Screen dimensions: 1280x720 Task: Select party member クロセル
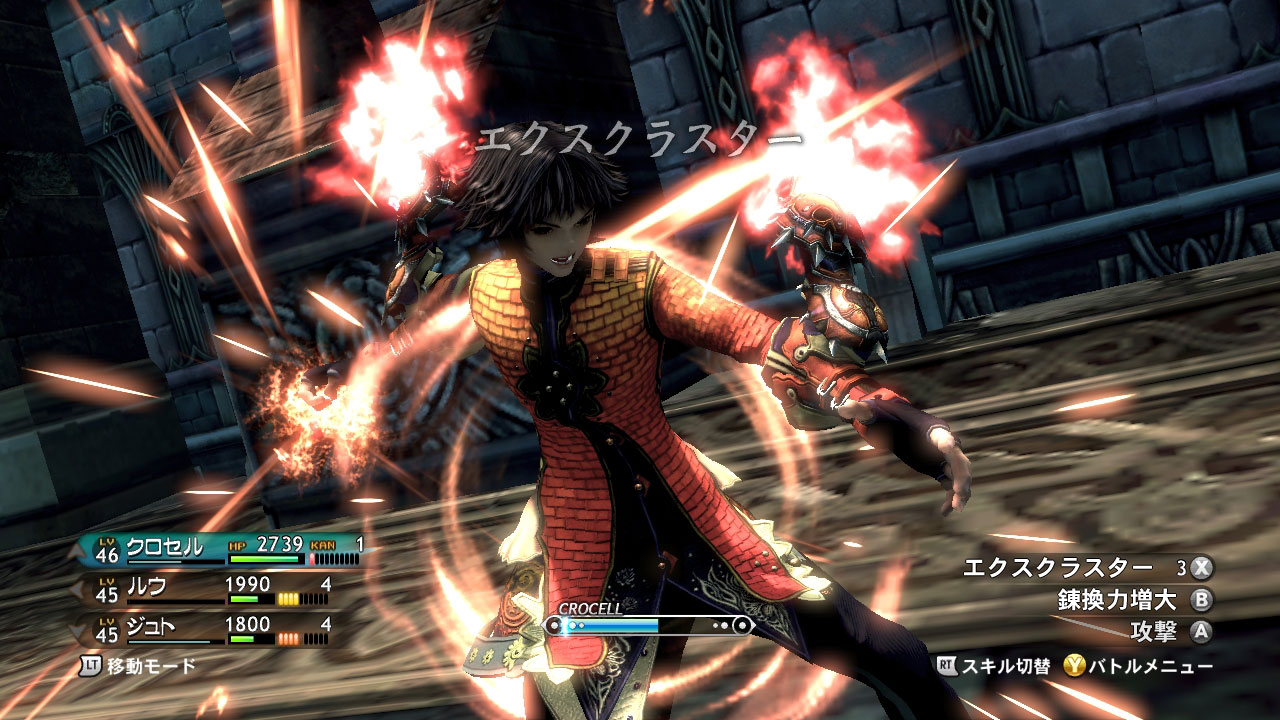pos(164,546)
